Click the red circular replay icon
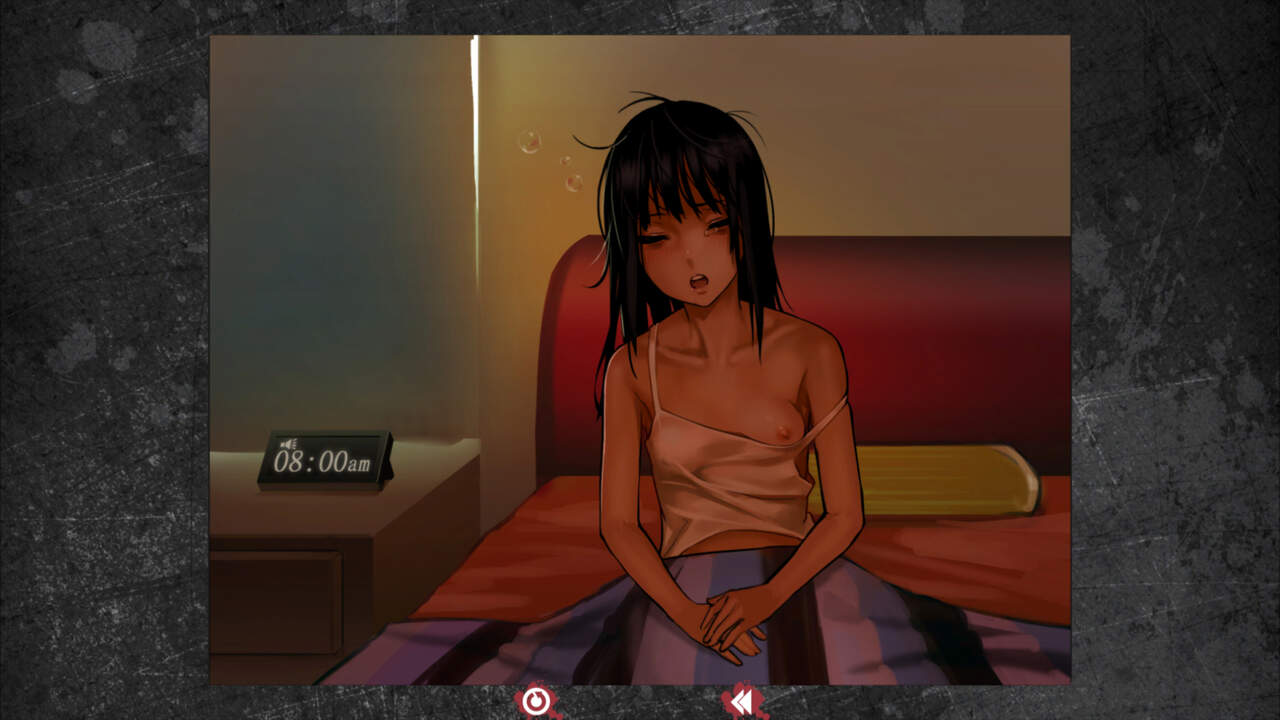The height and width of the screenshot is (720, 1280). [x=537, y=702]
